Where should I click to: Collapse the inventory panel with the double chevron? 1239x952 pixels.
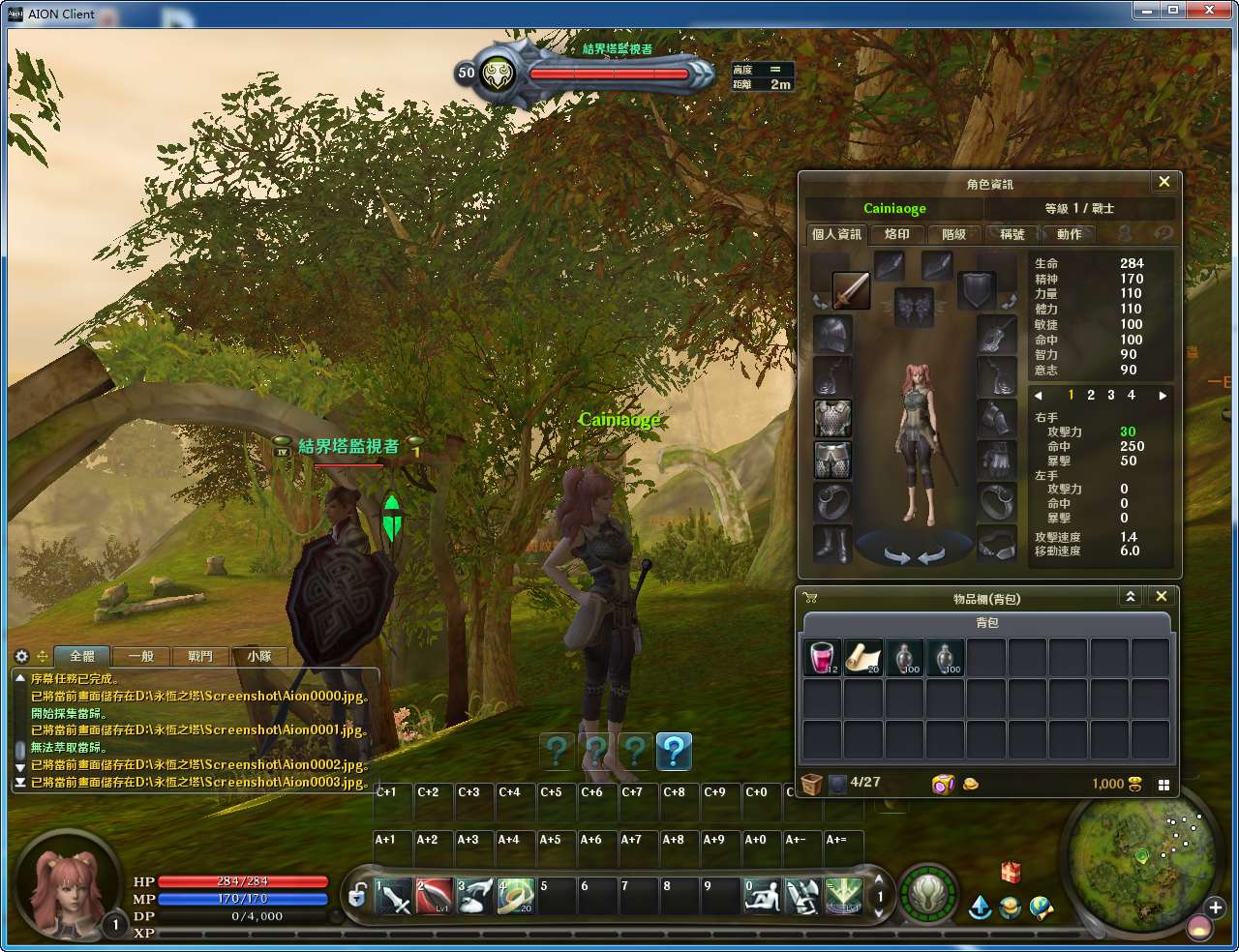[x=1131, y=596]
